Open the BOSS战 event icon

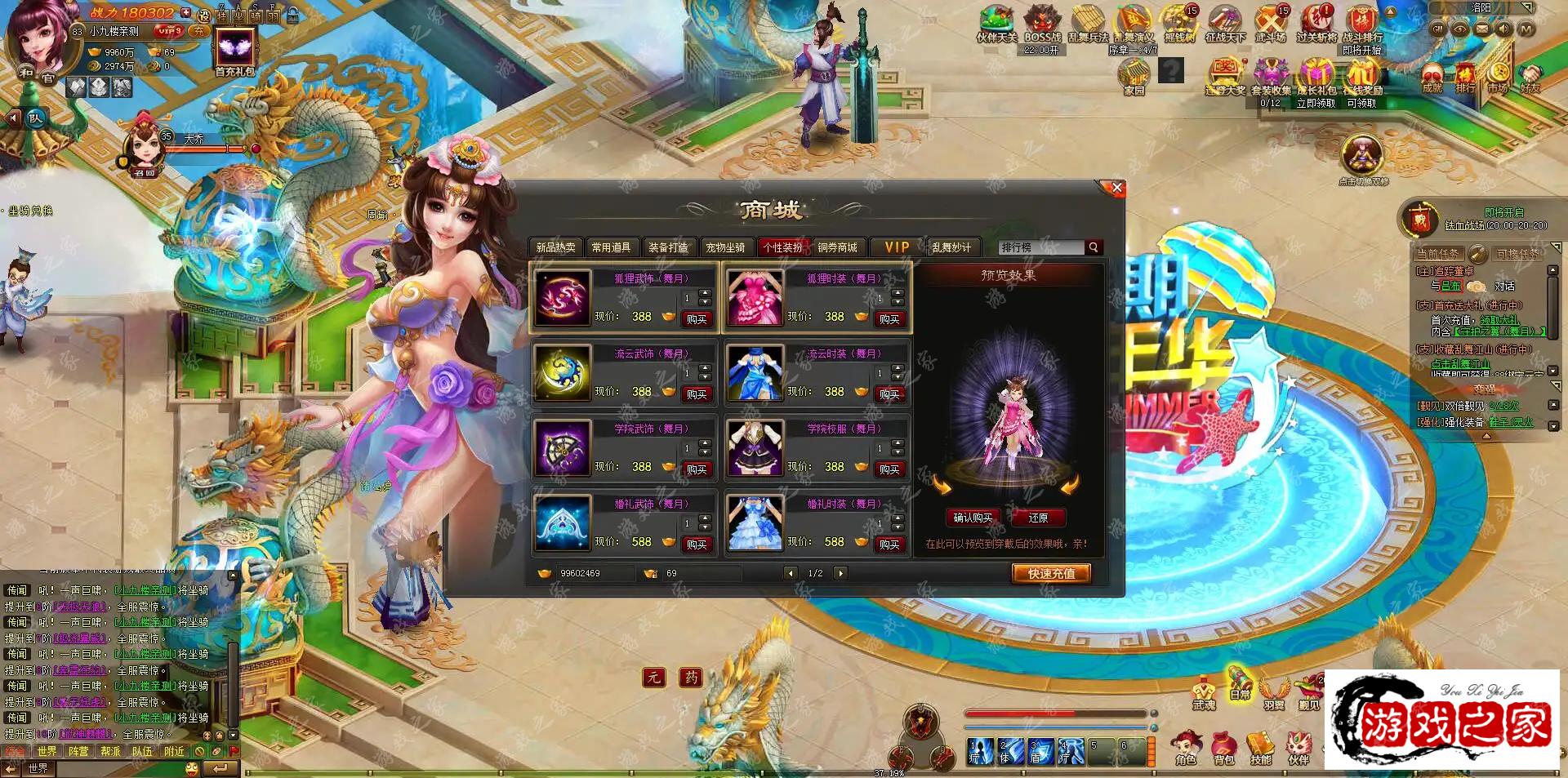1042,23
